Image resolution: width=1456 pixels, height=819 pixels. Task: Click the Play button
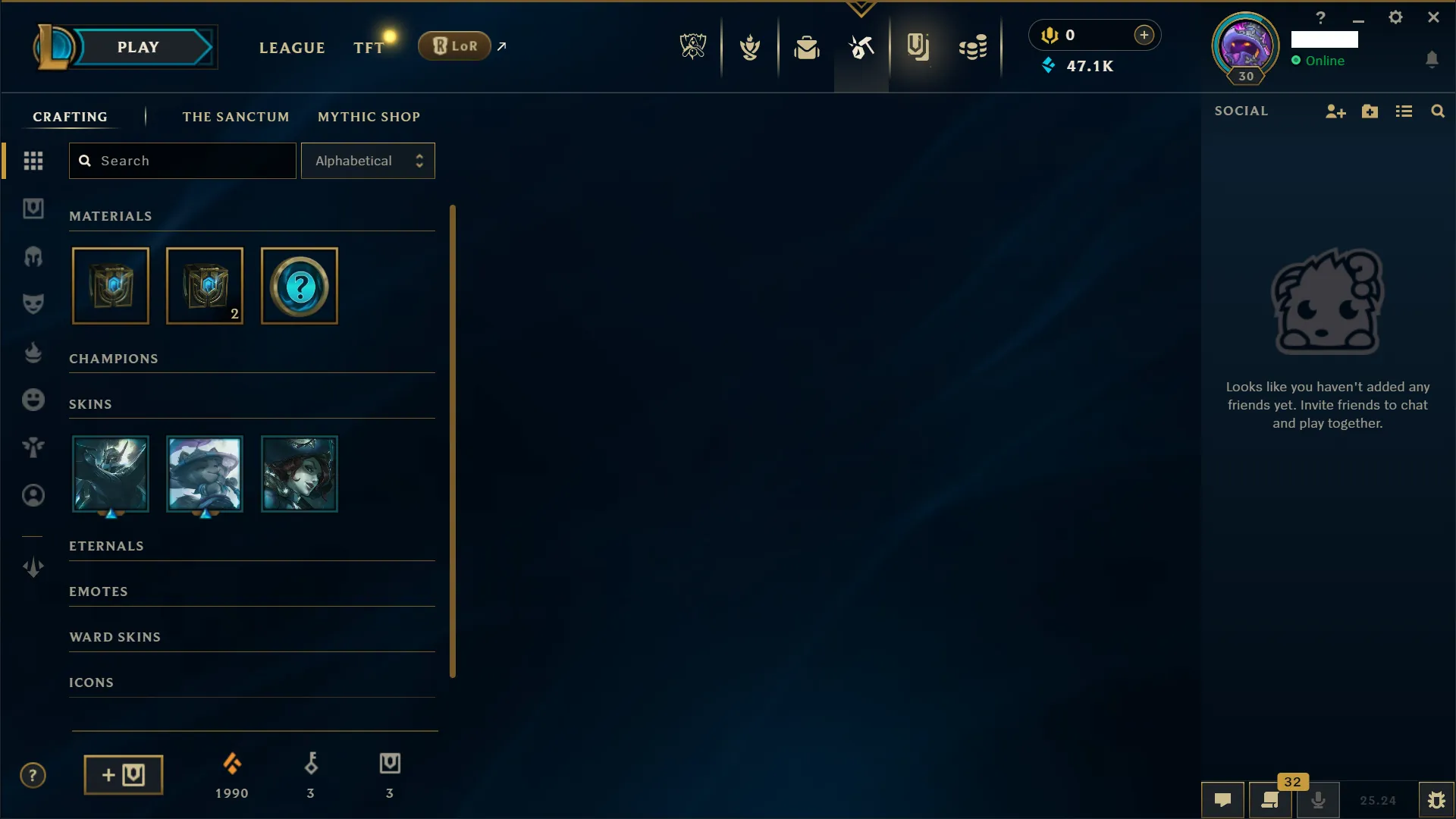click(136, 46)
